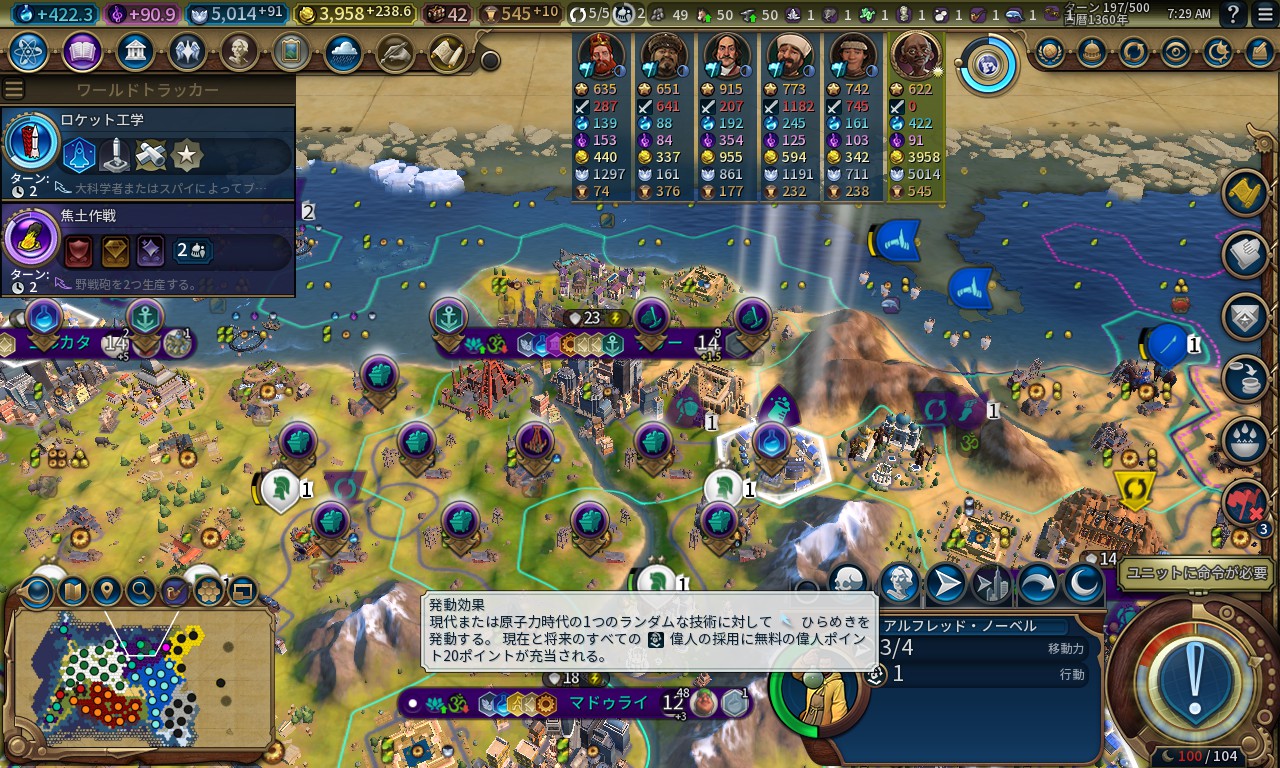Open the main game menu hamburger
This screenshot has width=1280, height=768.
[x=1266, y=14]
